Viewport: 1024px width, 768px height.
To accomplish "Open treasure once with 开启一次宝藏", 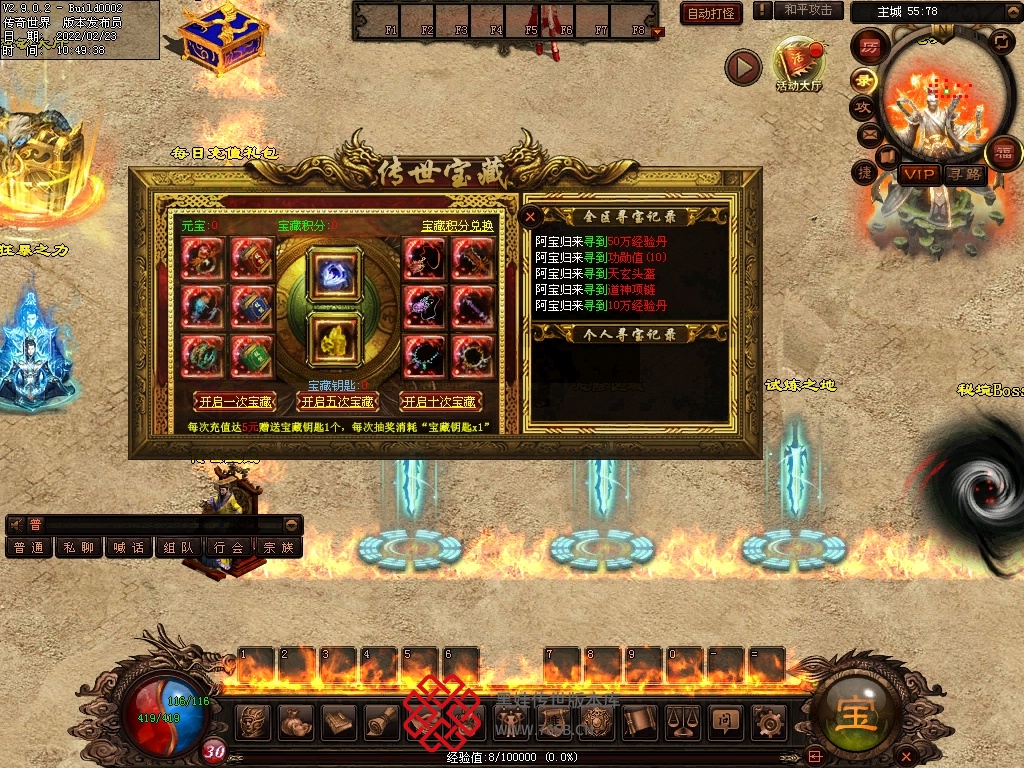I will [x=234, y=402].
